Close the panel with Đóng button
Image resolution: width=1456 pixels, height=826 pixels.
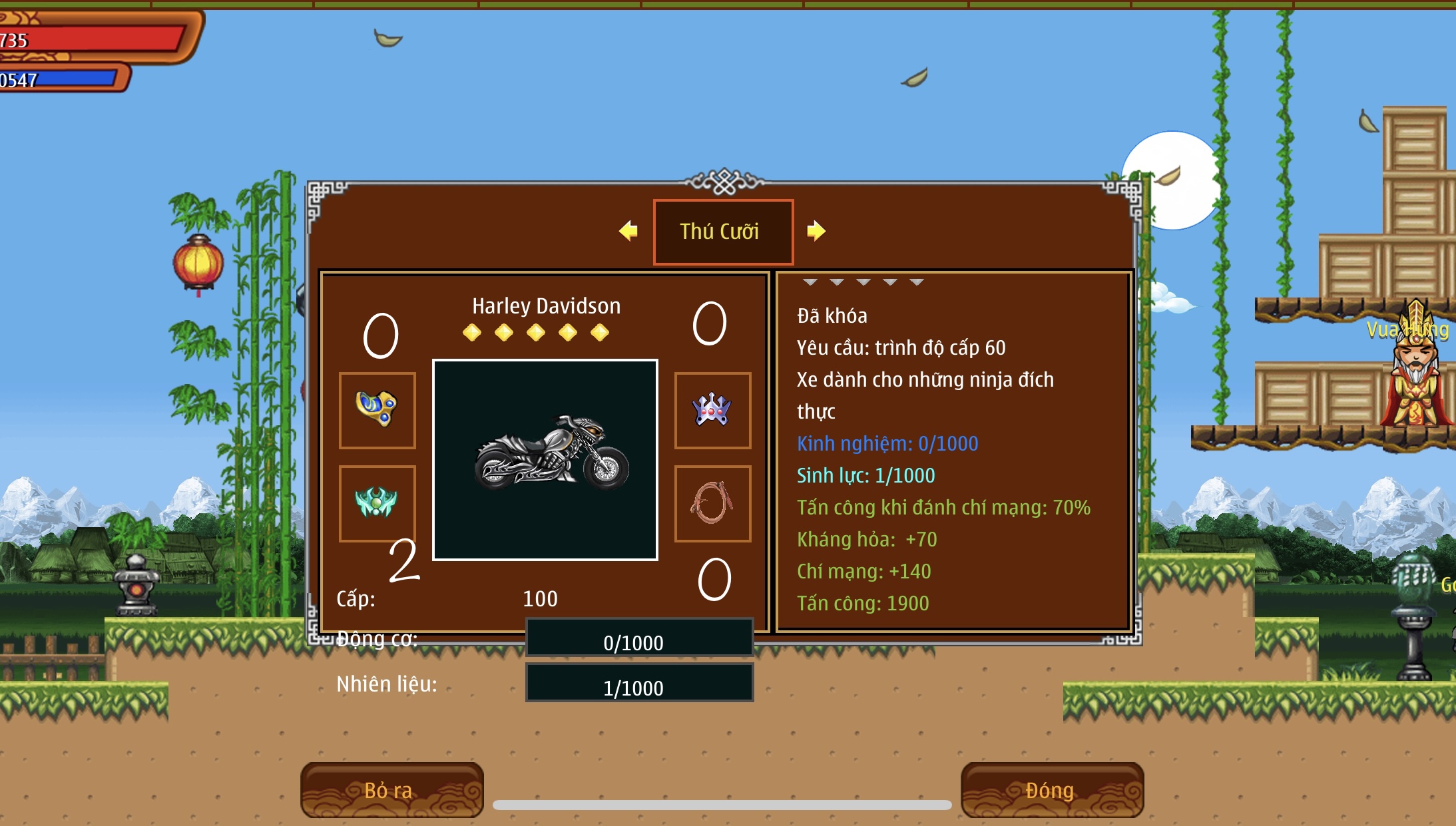(1052, 790)
